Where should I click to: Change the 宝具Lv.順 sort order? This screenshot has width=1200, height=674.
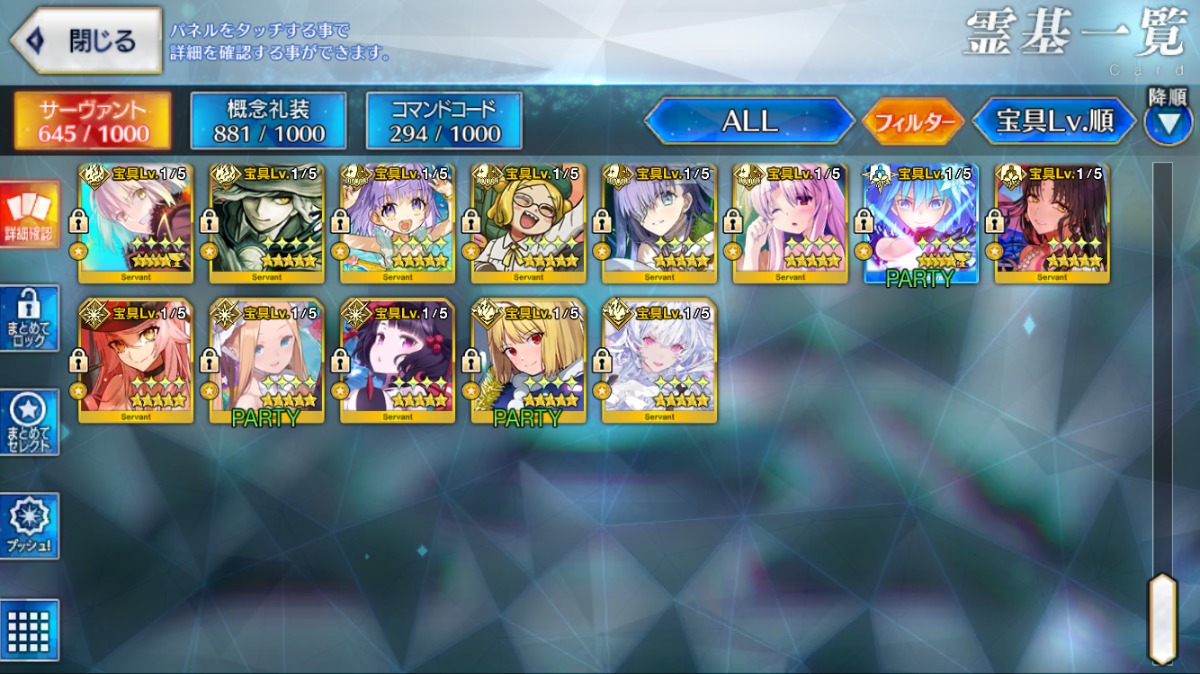[x=1055, y=122]
